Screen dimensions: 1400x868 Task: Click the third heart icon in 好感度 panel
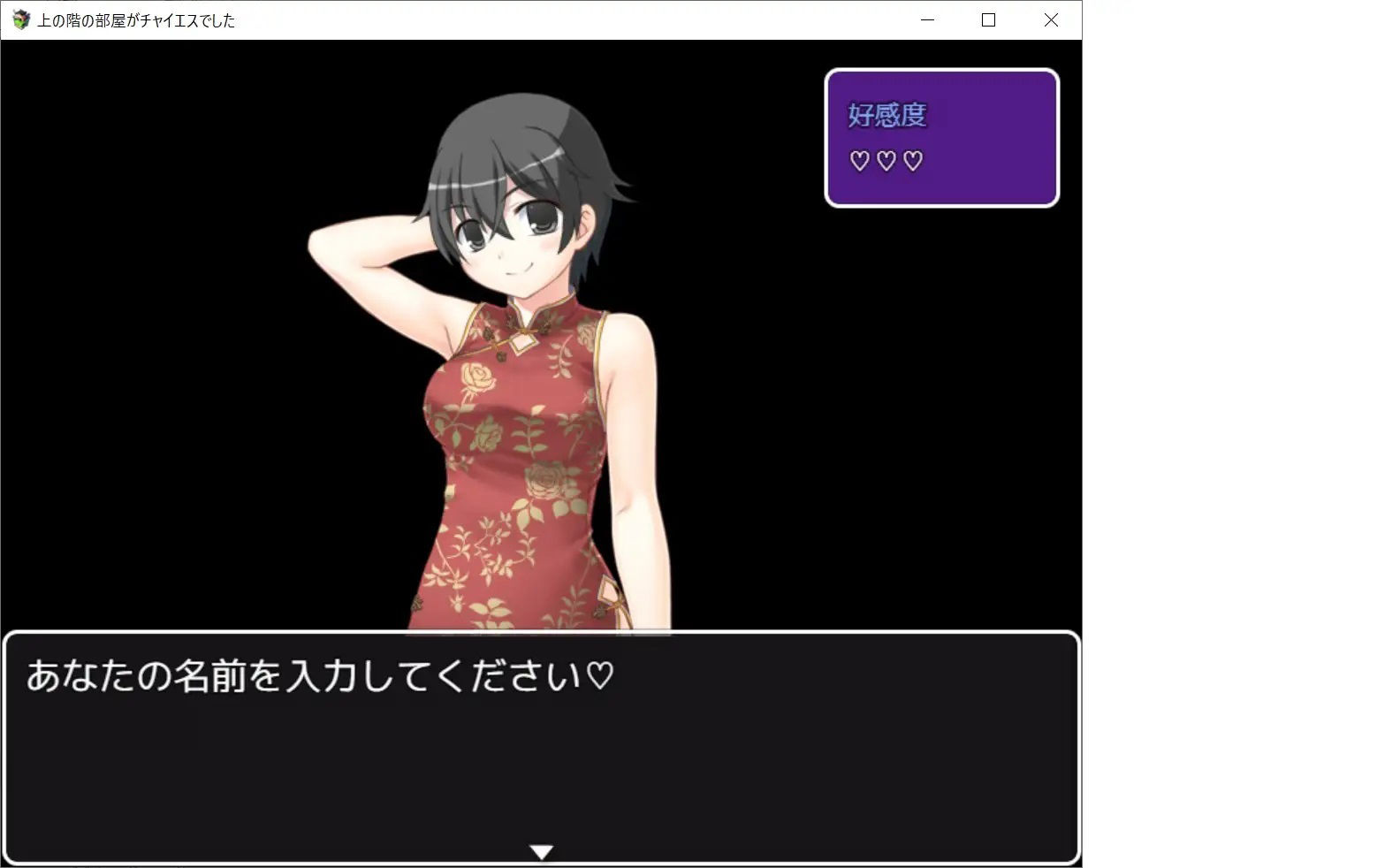click(913, 161)
